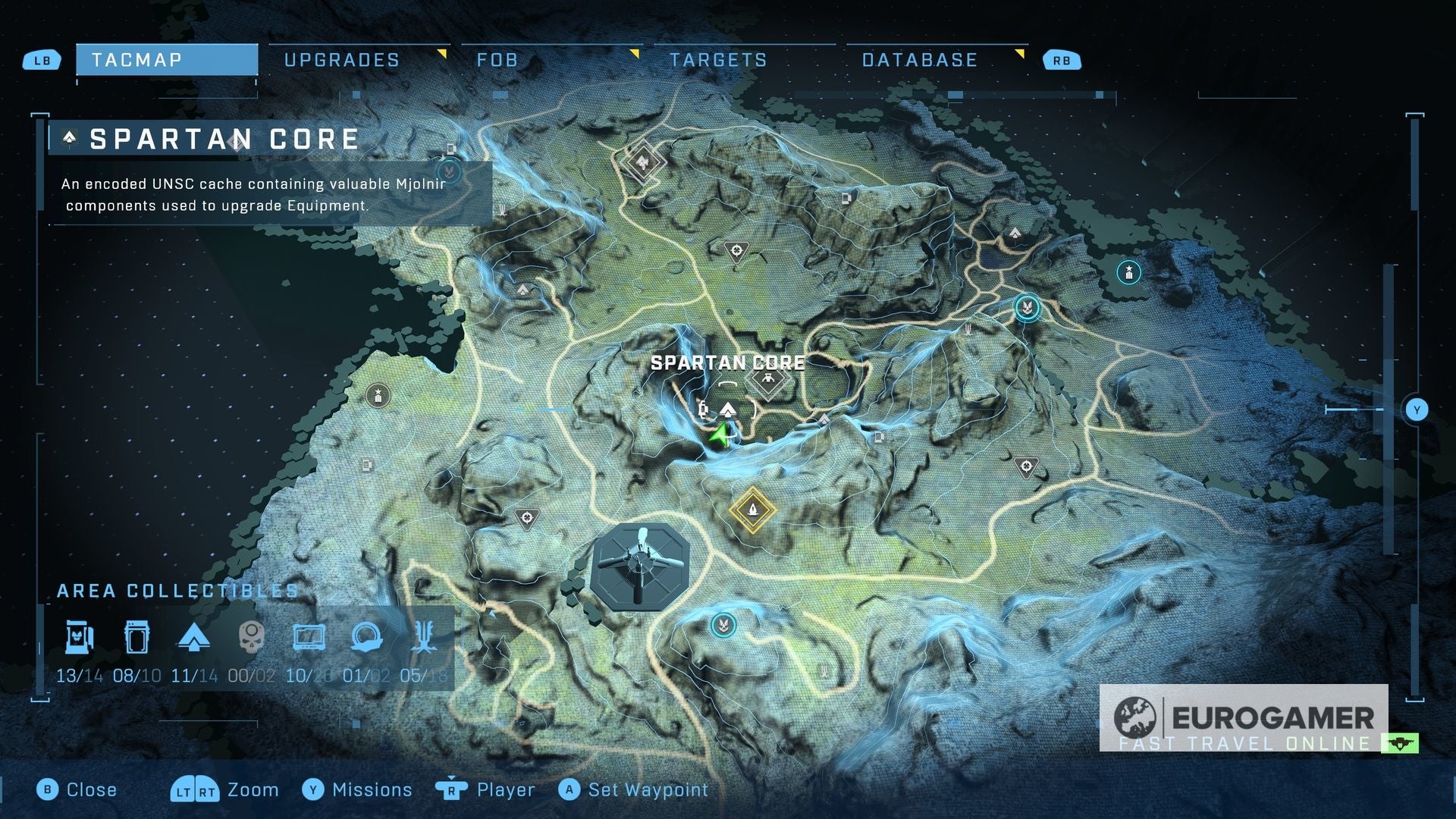Viewport: 1456px width, 819px height.
Task: Select the Spartan Core collectible filter icon
Action: tap(77, 639)
